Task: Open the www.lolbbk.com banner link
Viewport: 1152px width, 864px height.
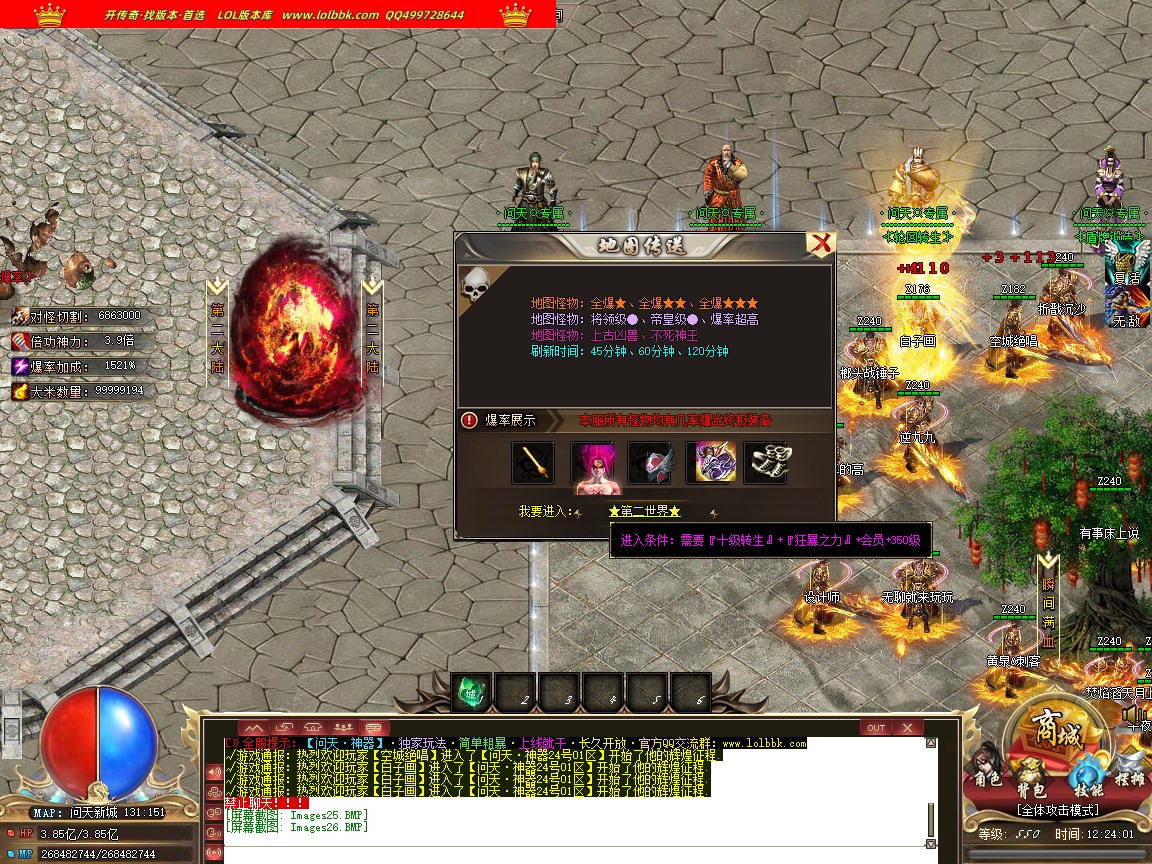Action: [x=330, y=15]
